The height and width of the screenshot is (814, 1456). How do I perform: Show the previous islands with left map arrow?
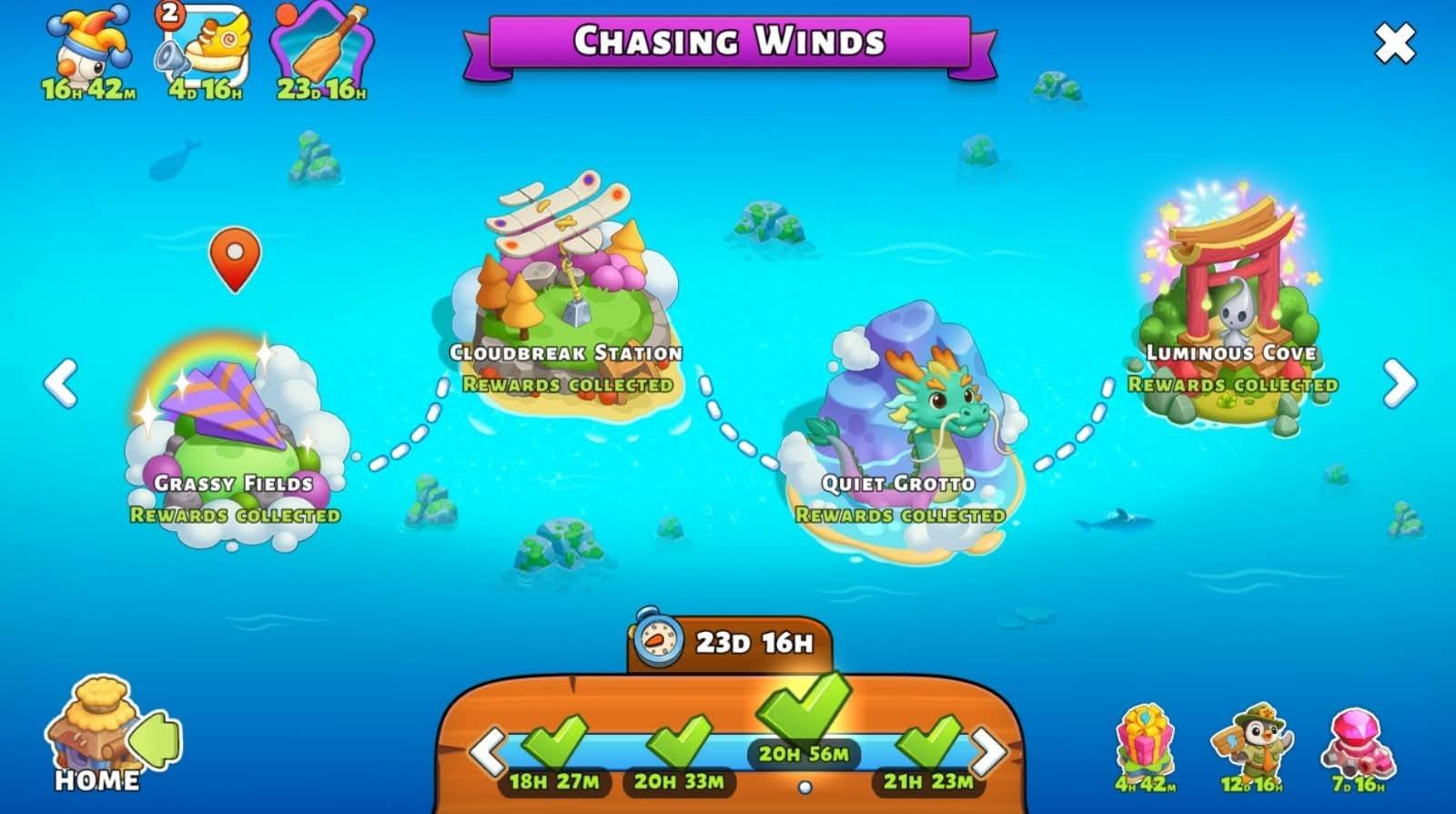(x=61, y=382)
